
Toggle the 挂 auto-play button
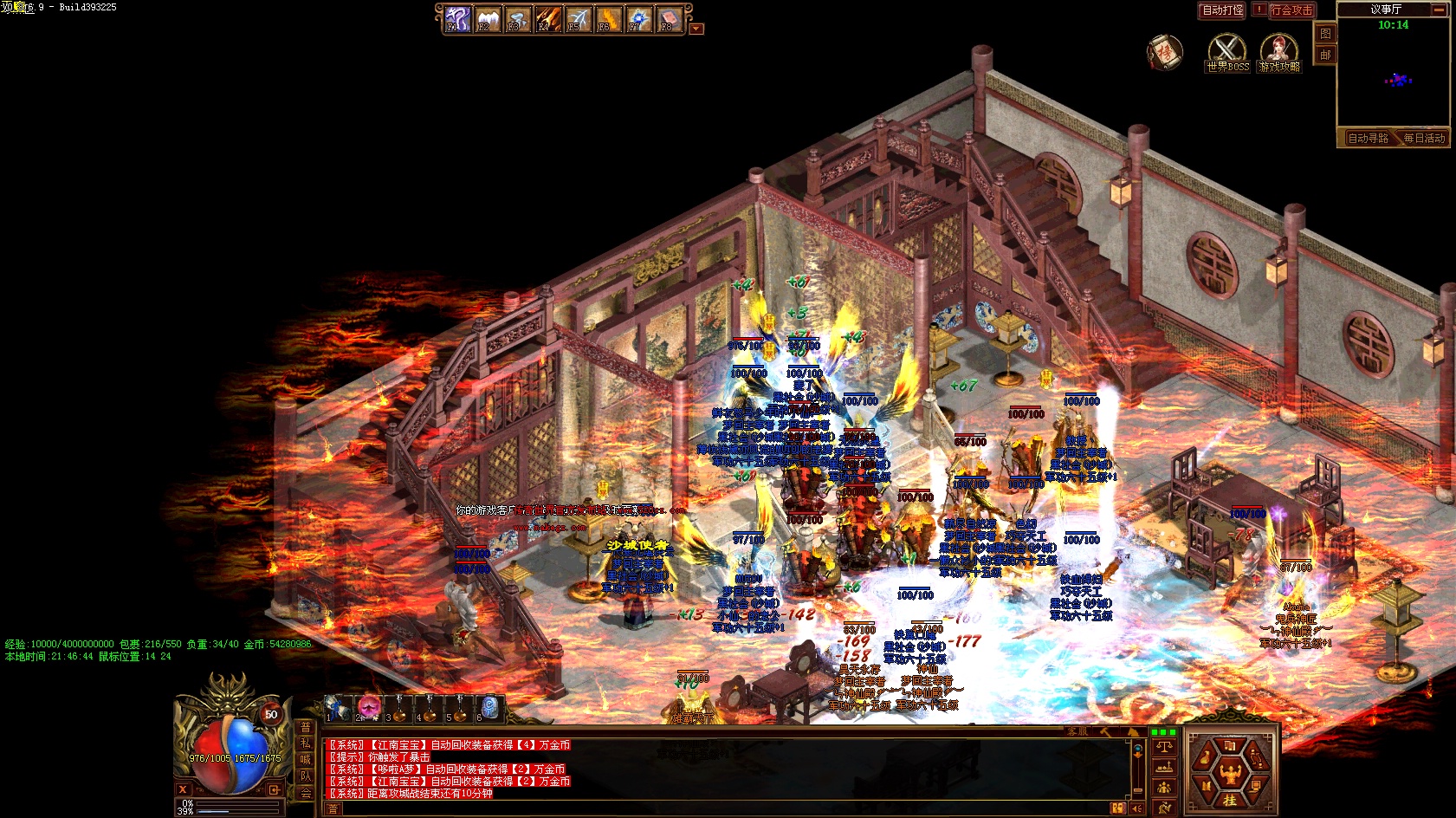point(1230,800)
